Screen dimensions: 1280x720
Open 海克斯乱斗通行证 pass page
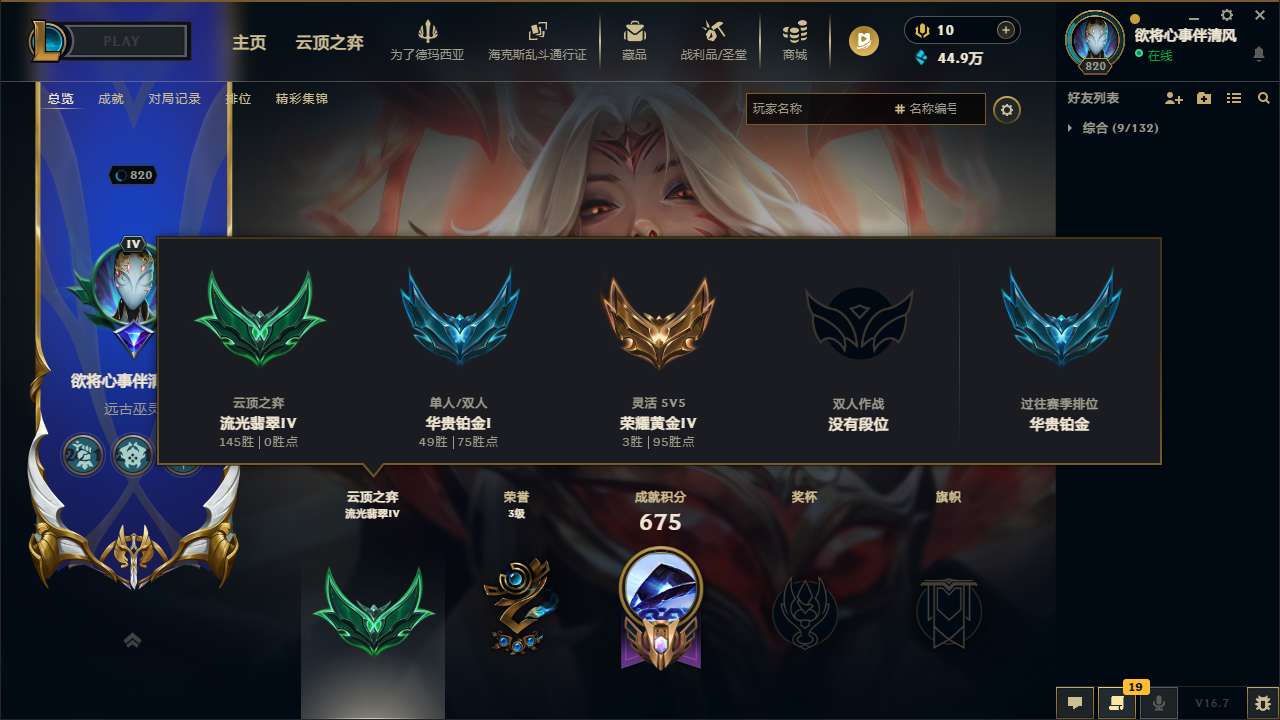click(538, 42)
